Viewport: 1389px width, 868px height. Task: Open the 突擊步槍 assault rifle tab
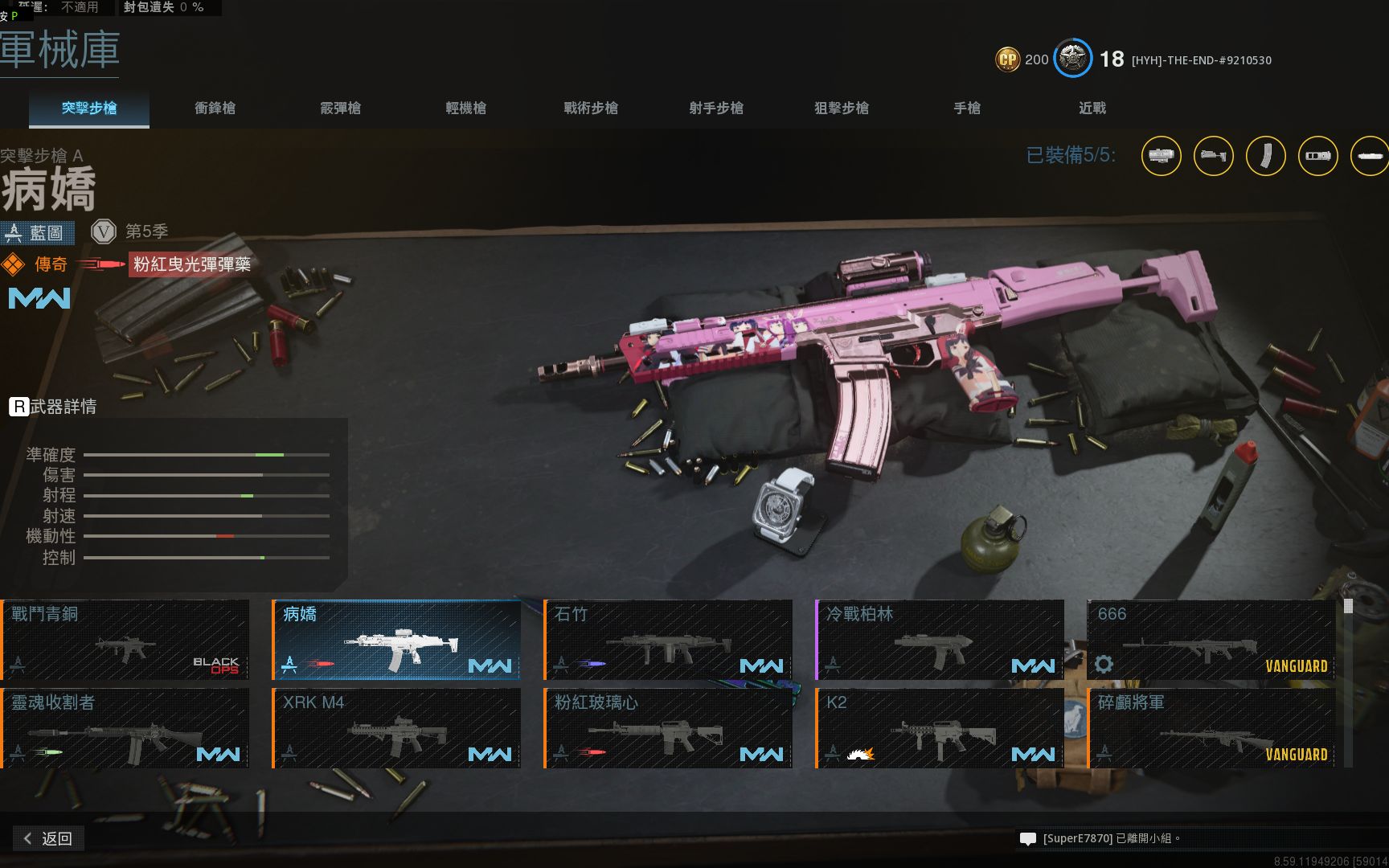(89, 108)
